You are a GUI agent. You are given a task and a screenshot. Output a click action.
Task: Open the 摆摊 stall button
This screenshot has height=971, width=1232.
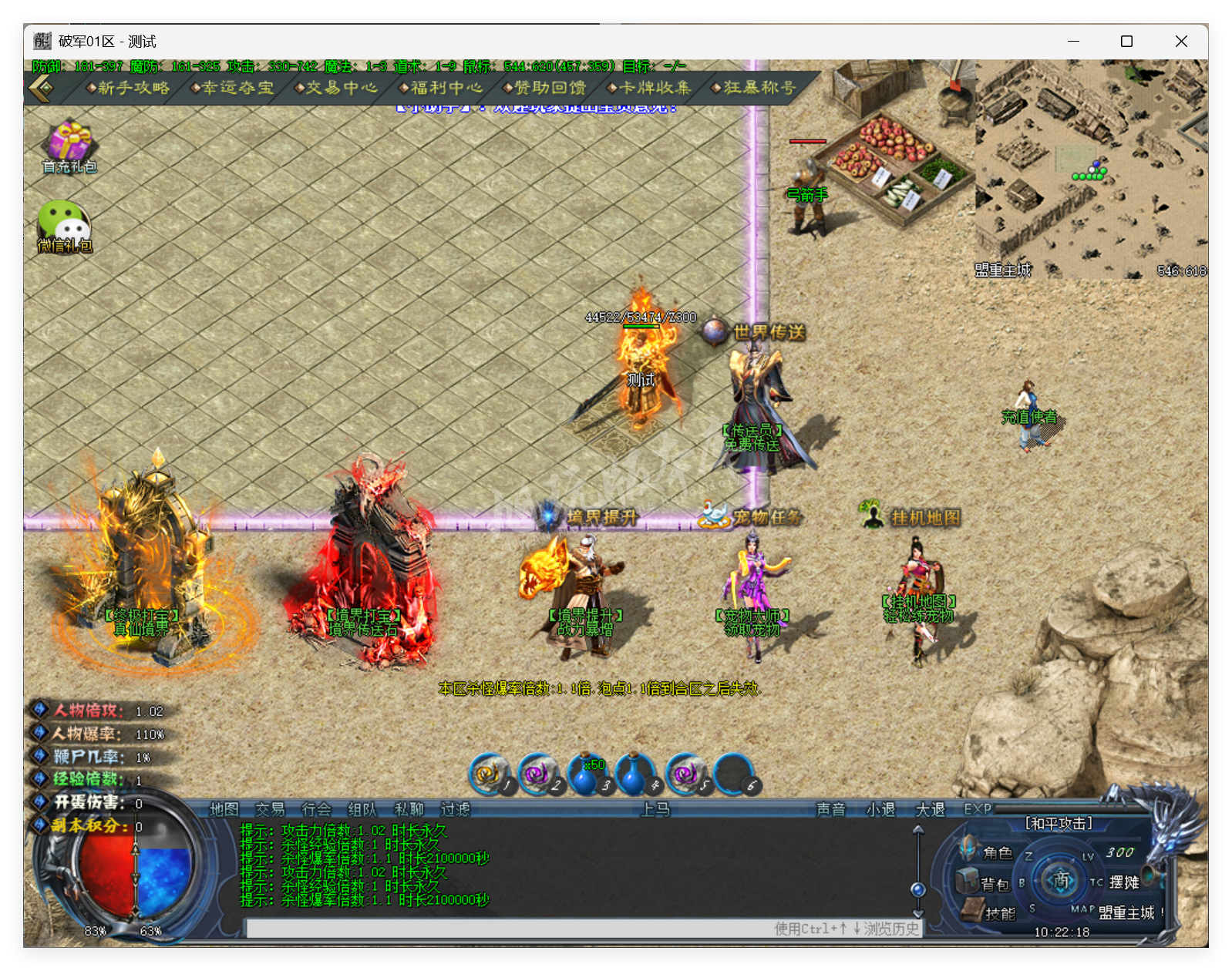1124,883
